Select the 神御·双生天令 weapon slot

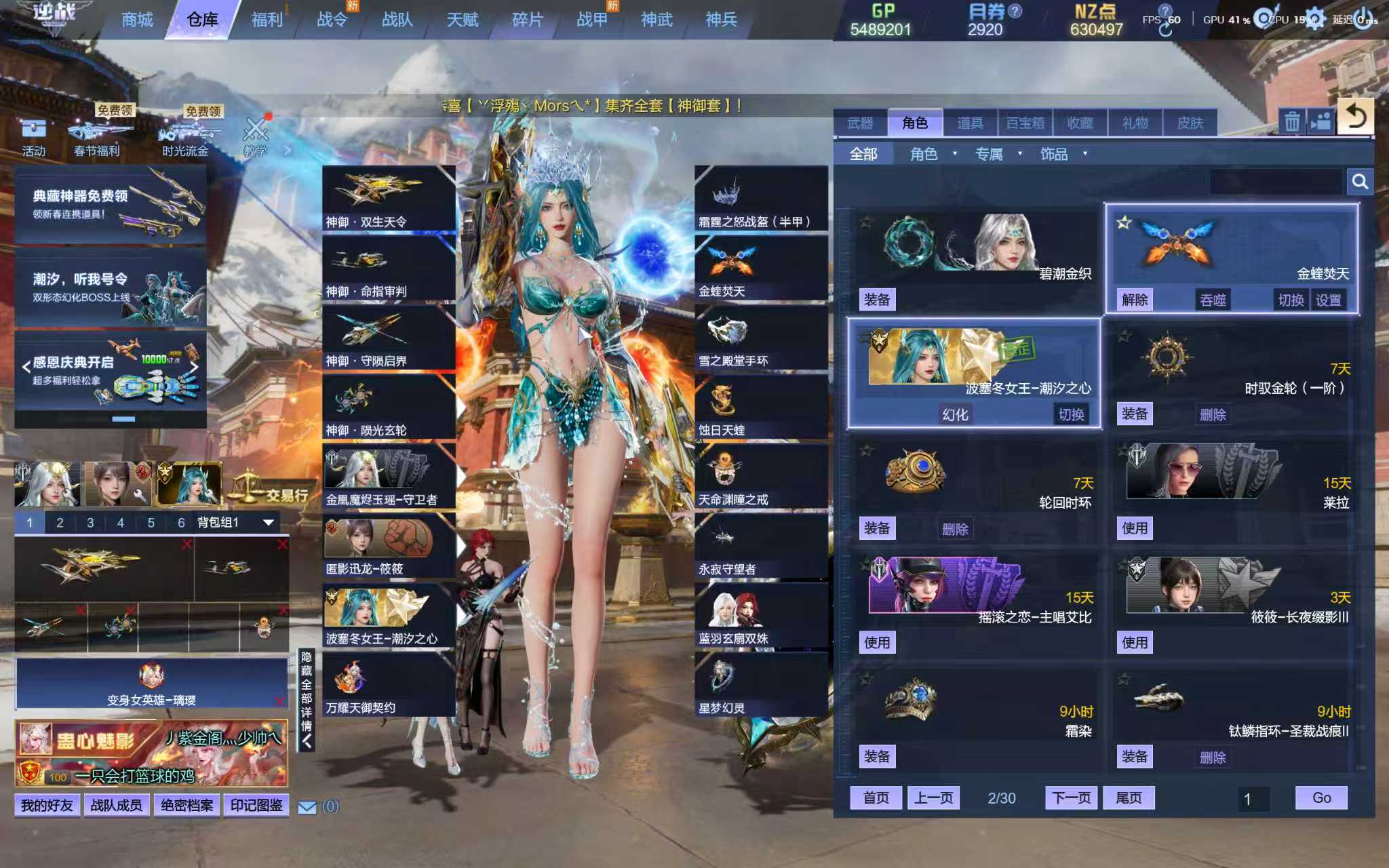(x=388, y=198)
